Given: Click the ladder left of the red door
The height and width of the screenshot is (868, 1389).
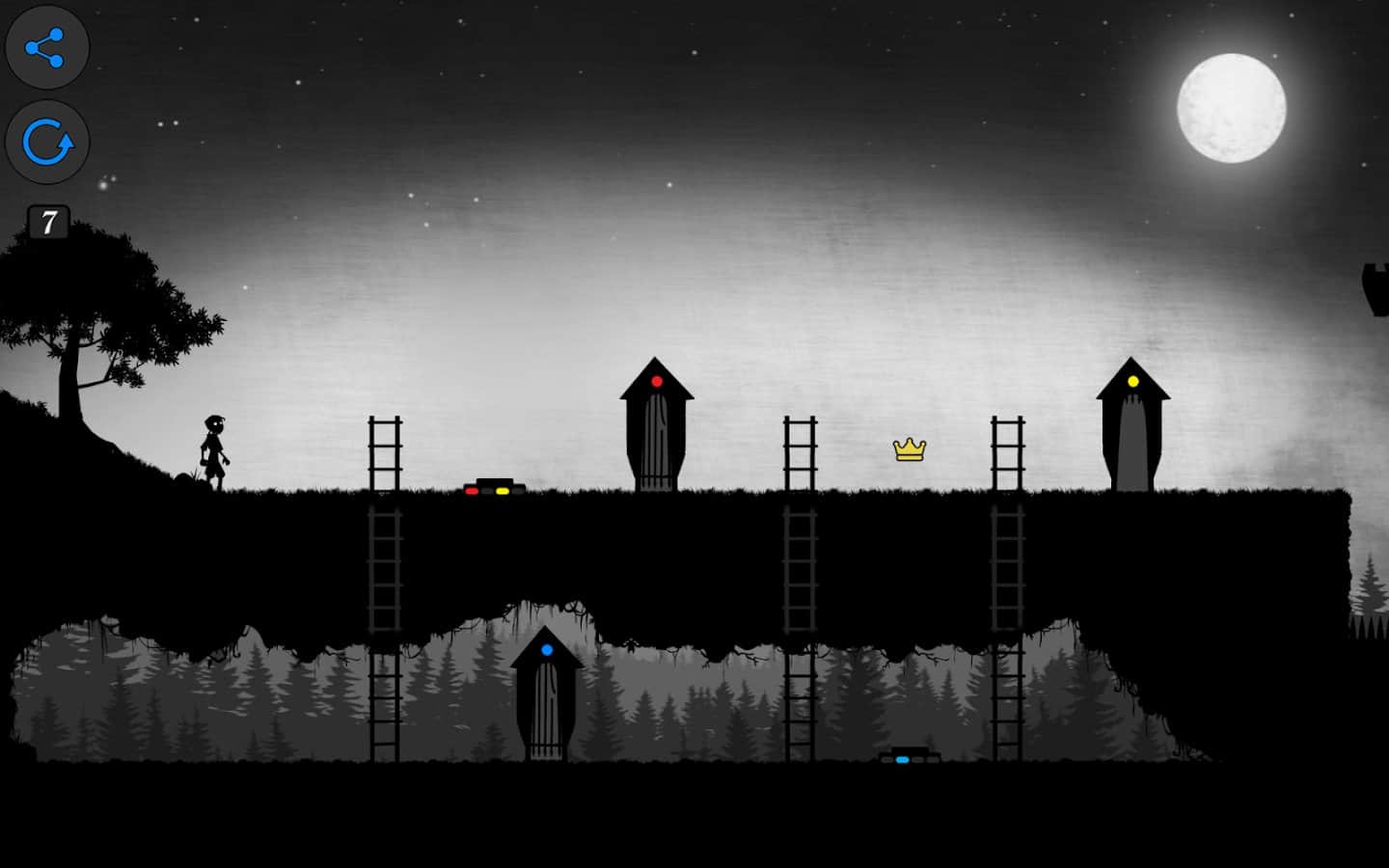Looking at the screenshot, I should 386,451.
